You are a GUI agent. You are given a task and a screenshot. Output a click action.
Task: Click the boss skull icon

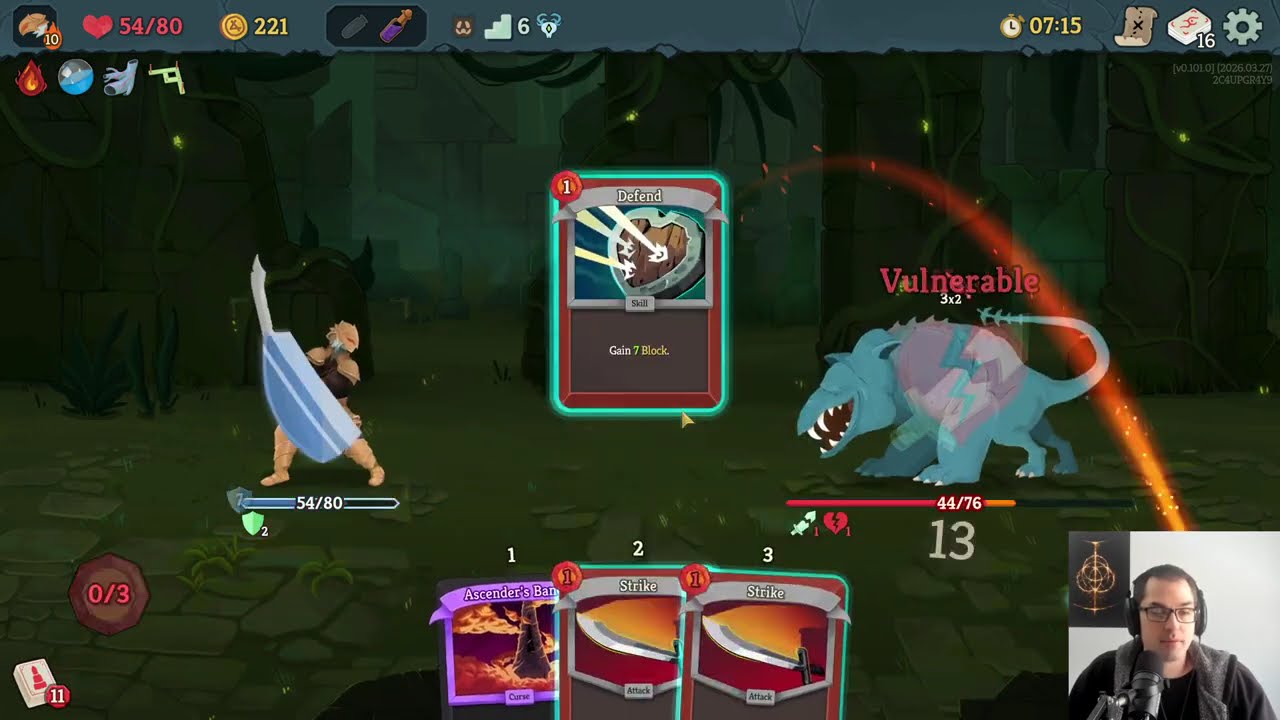click(549, 27)
